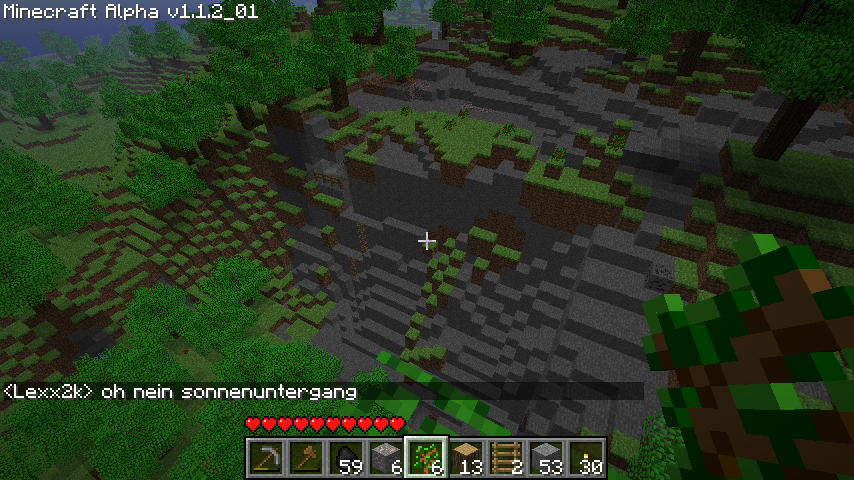This screenshot has width=854, height=480.
Task: Select the torch stack of 30
Action: coord(586,458)
